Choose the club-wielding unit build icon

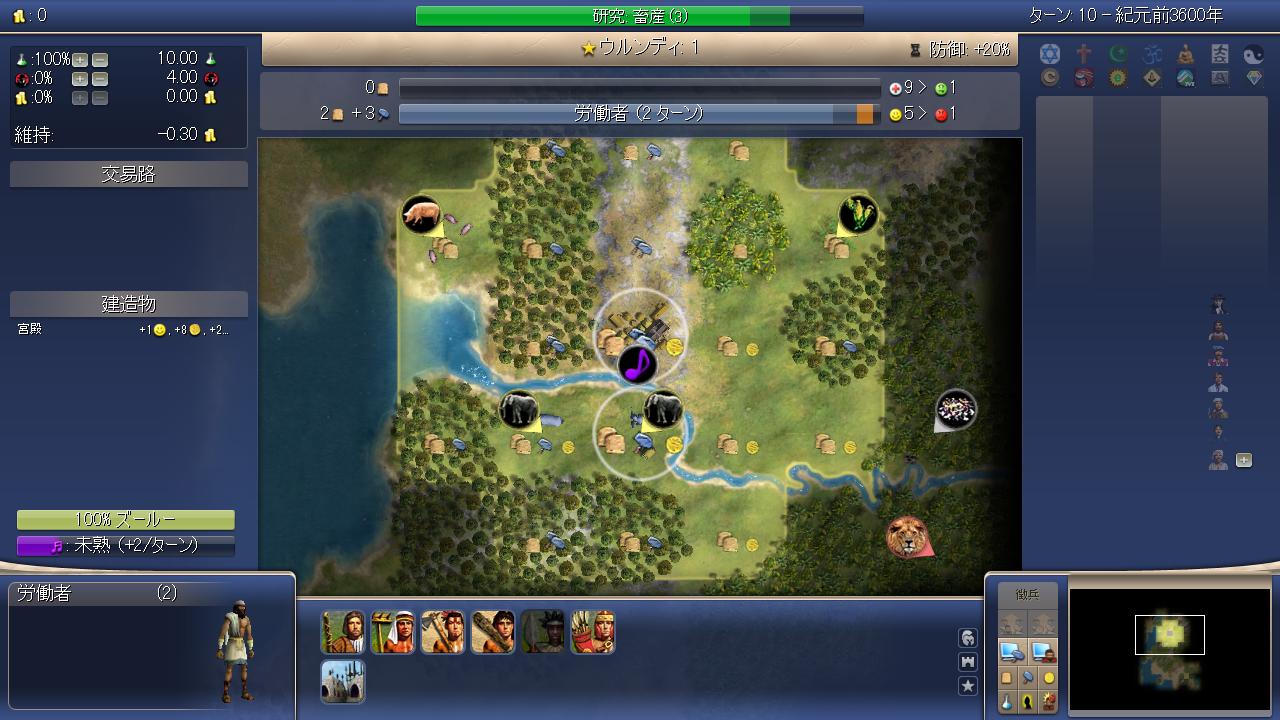(493, 632)
